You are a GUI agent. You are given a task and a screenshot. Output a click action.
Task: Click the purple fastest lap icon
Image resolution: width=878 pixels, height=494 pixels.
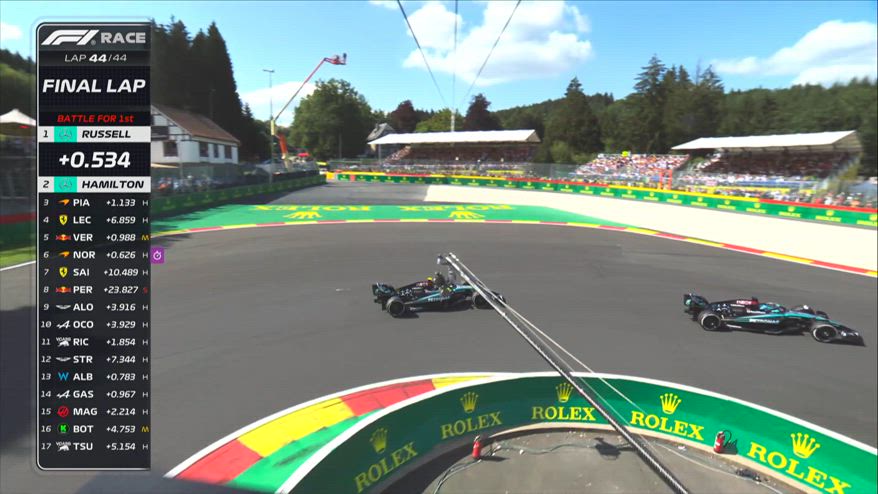(157, 255)
